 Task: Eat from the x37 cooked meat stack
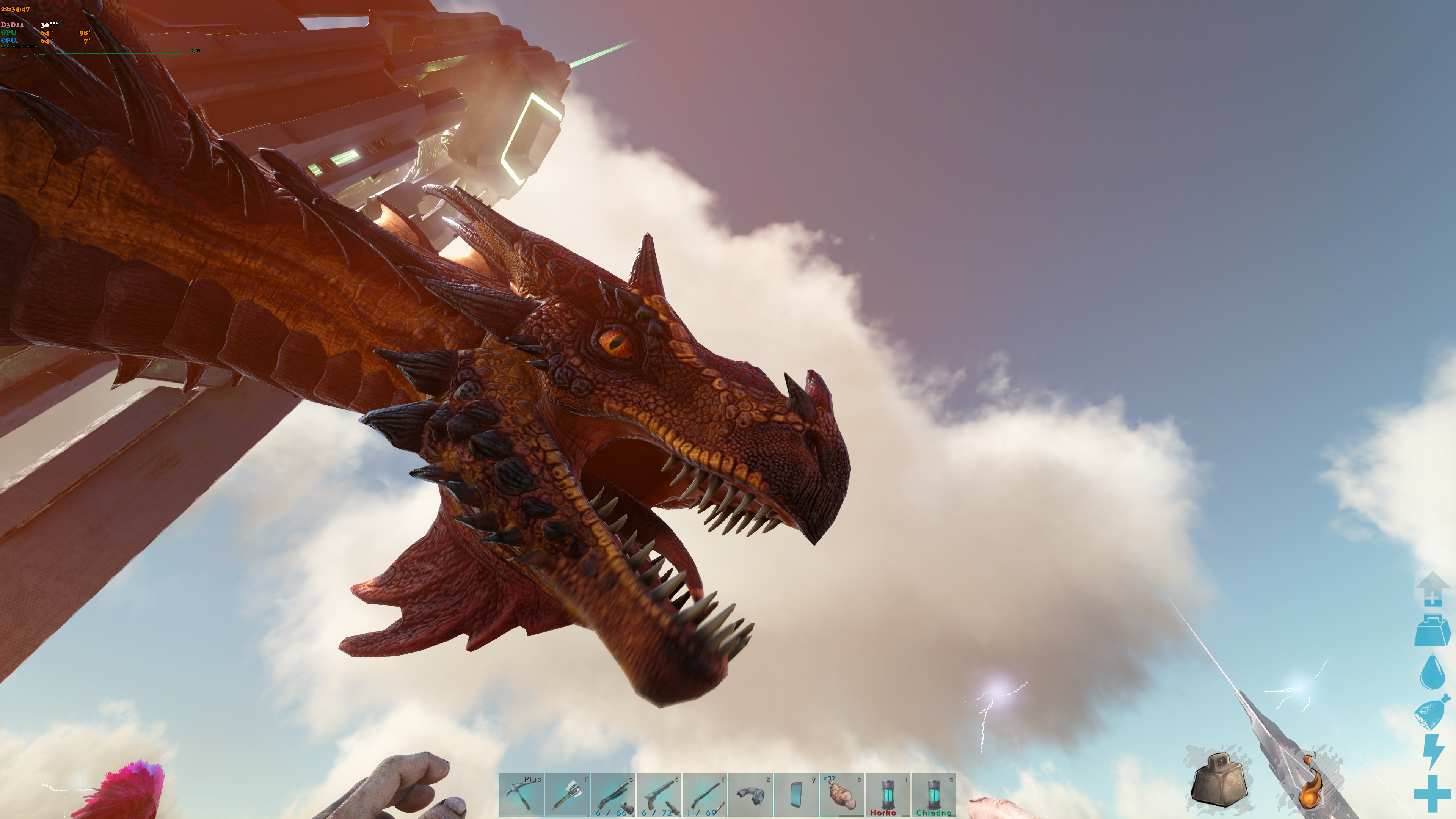click(x=842, y=795)
